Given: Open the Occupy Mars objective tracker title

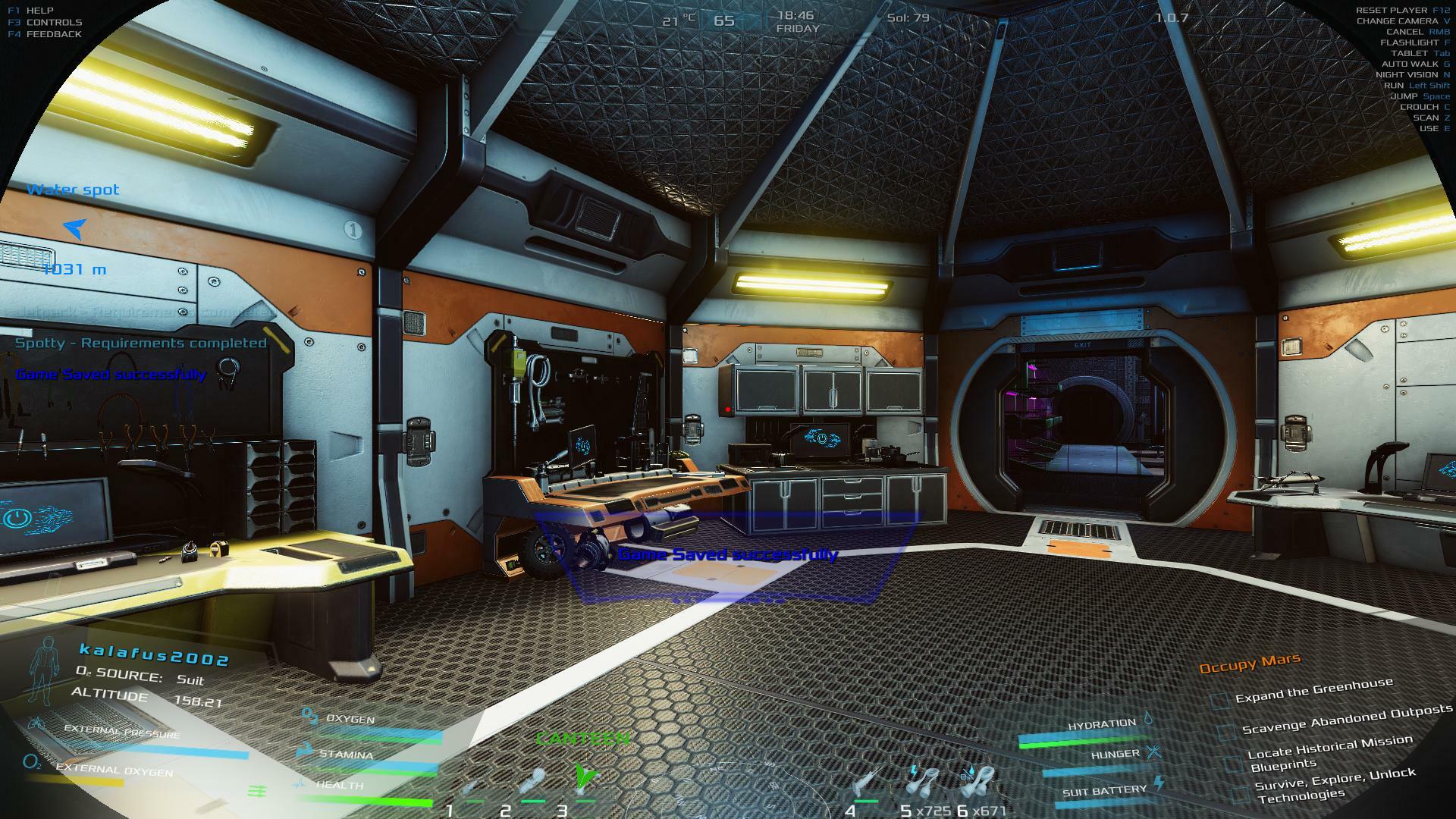Looking at the screenshot, I should (x=1250, y=664).
